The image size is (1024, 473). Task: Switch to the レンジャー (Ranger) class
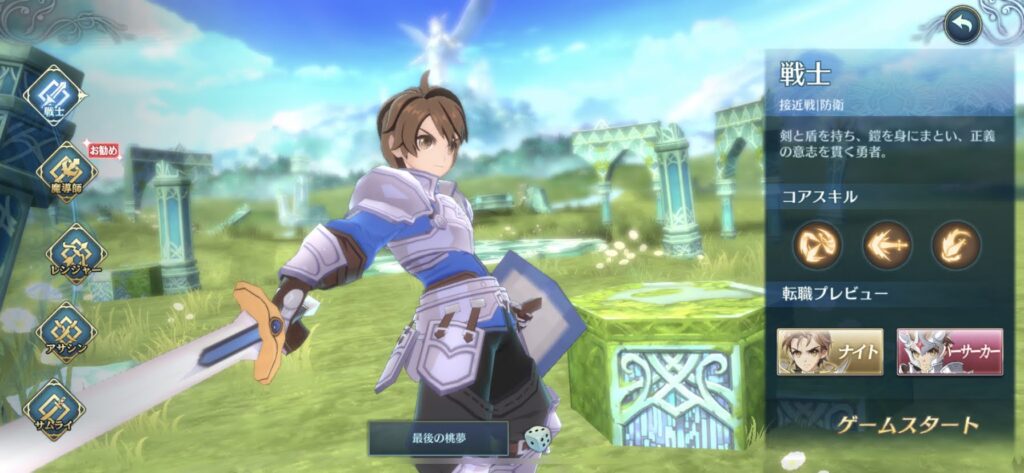click(x=73, y=253)
